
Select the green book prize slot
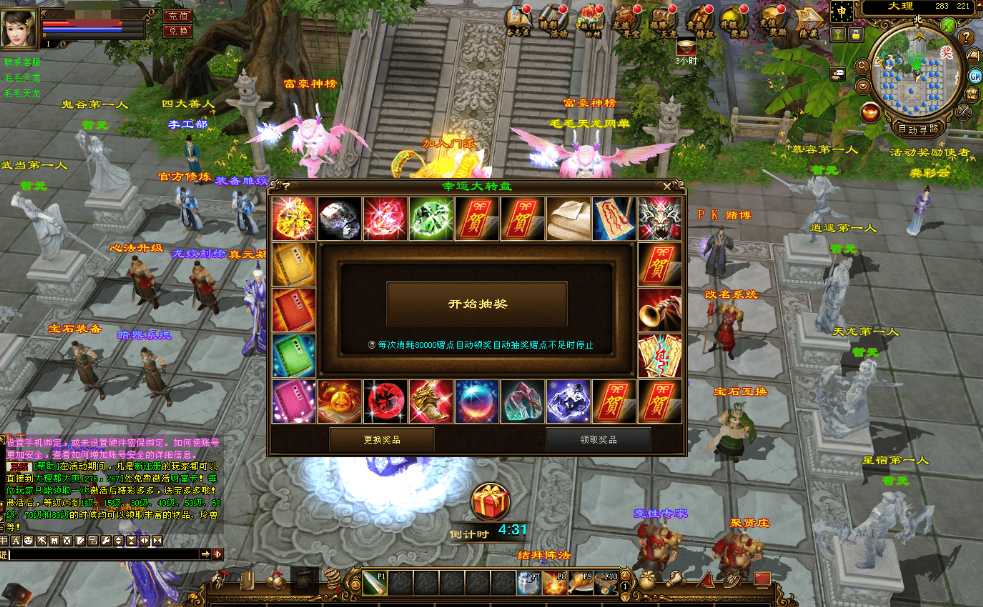[x=293, y=356]
